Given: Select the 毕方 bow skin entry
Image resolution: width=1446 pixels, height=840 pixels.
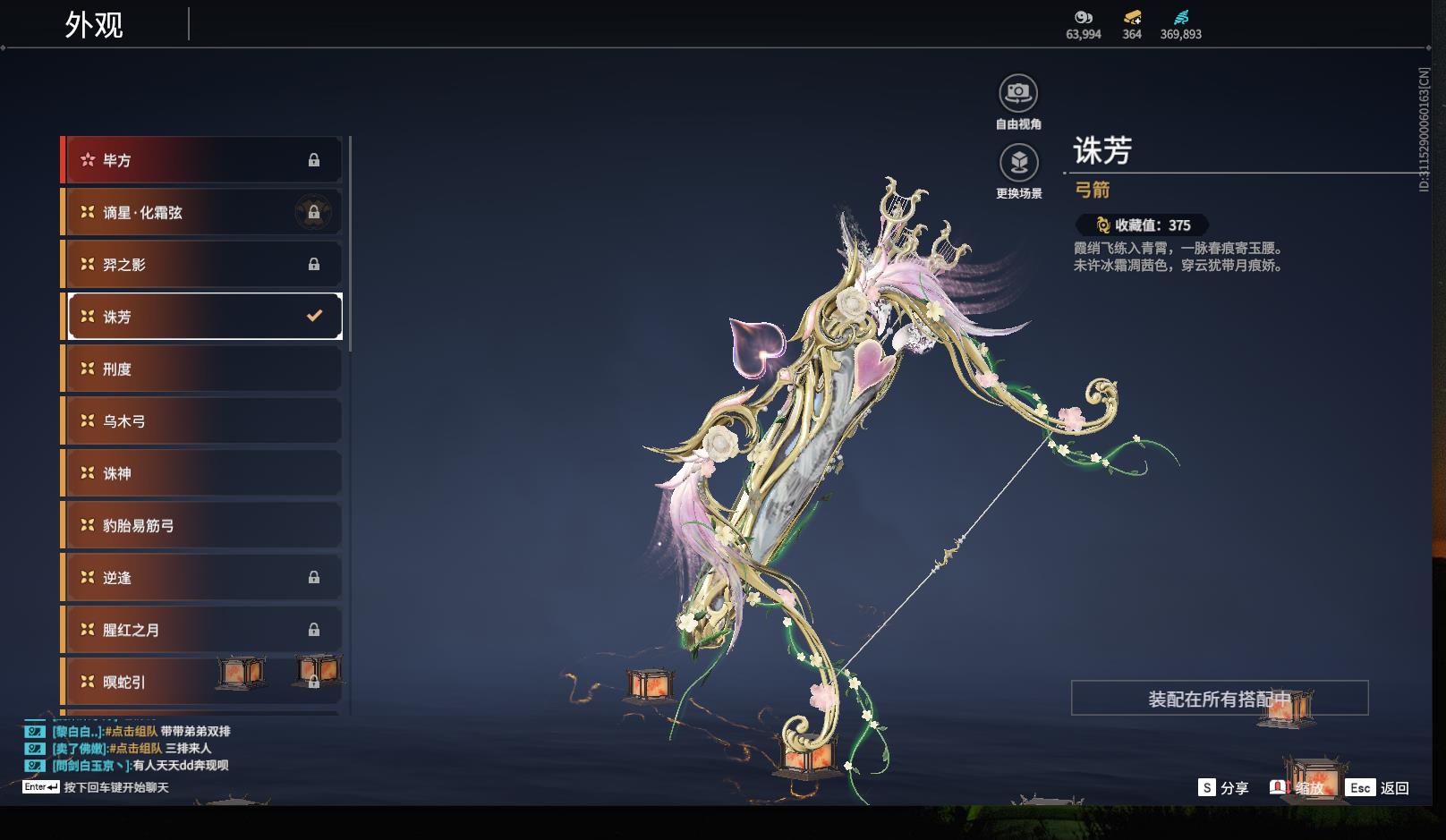Looking at the screenshot, I should coord(201,160).
